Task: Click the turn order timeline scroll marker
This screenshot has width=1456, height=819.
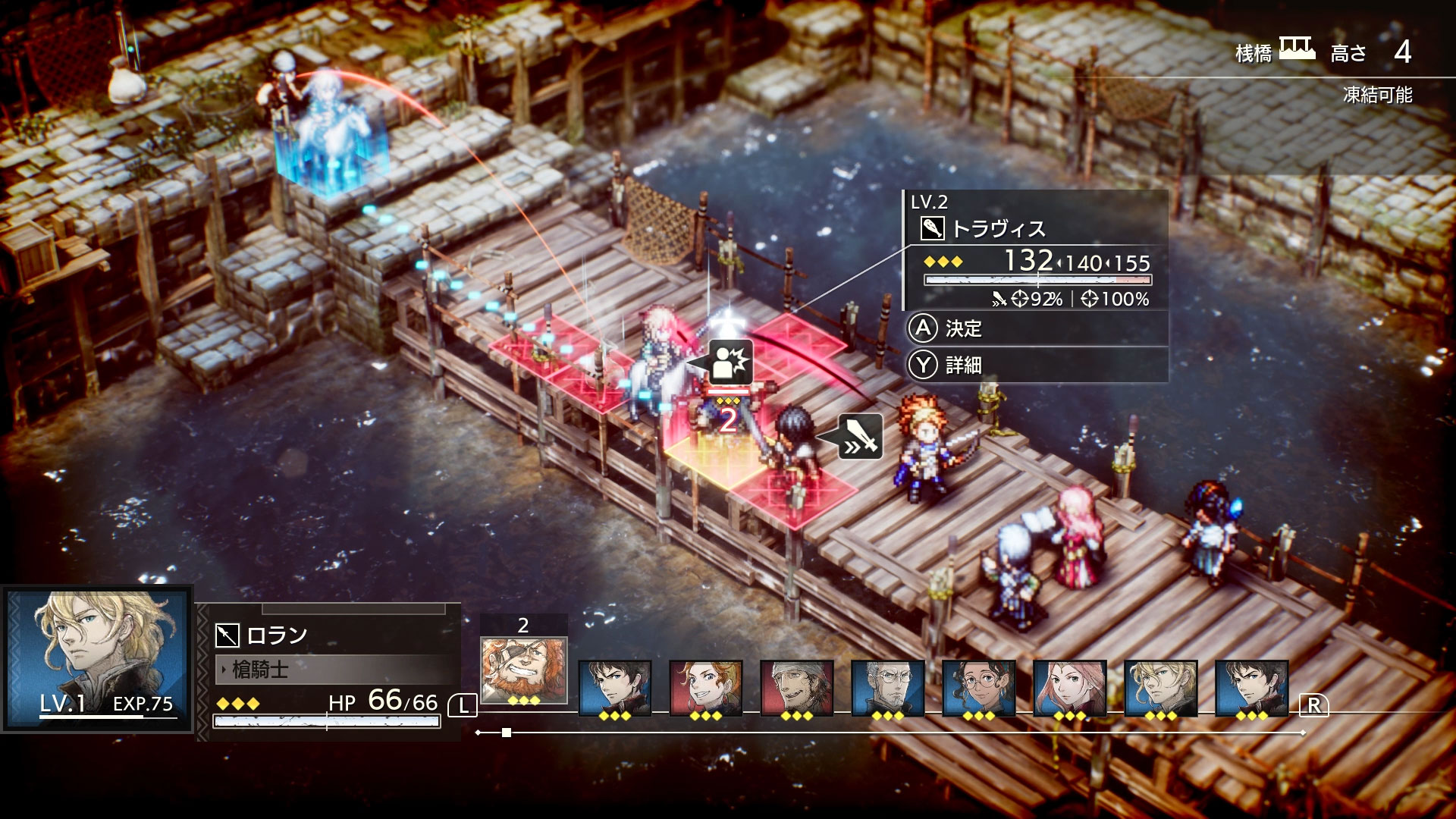Action: (507, 733)
